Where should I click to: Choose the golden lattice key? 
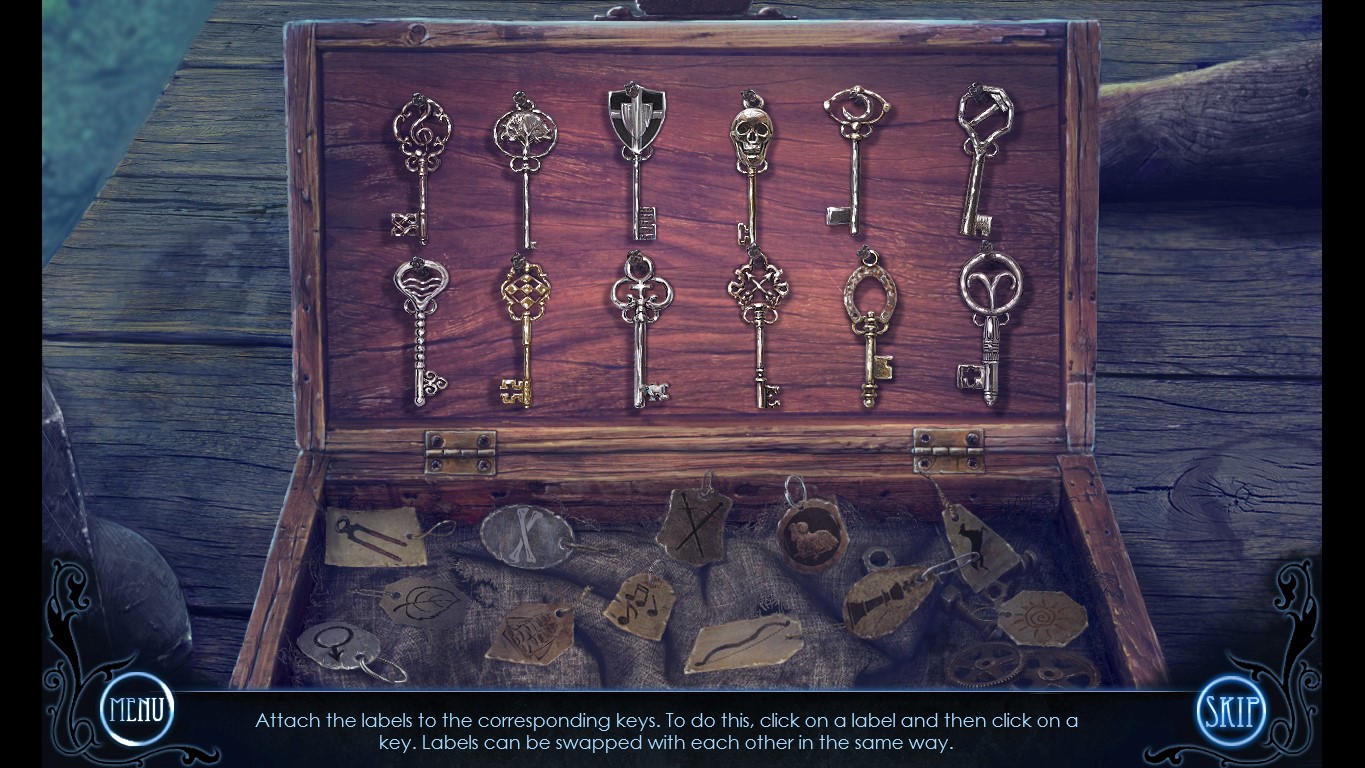point(525,330)
